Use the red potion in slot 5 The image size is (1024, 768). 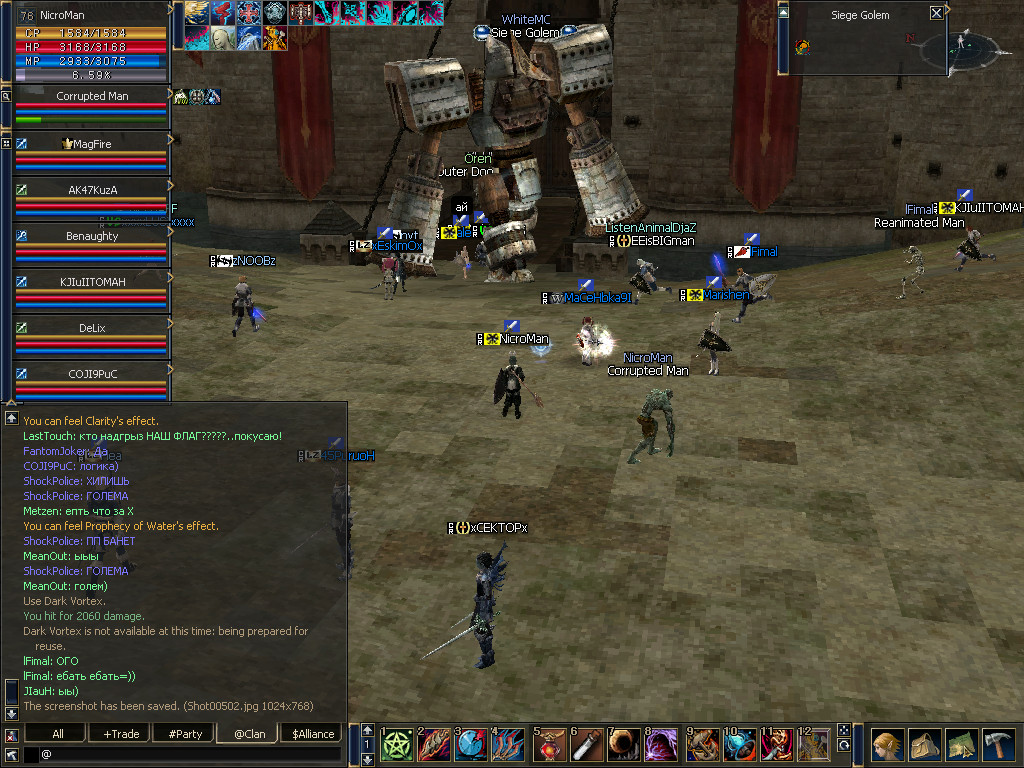[549, 745]
